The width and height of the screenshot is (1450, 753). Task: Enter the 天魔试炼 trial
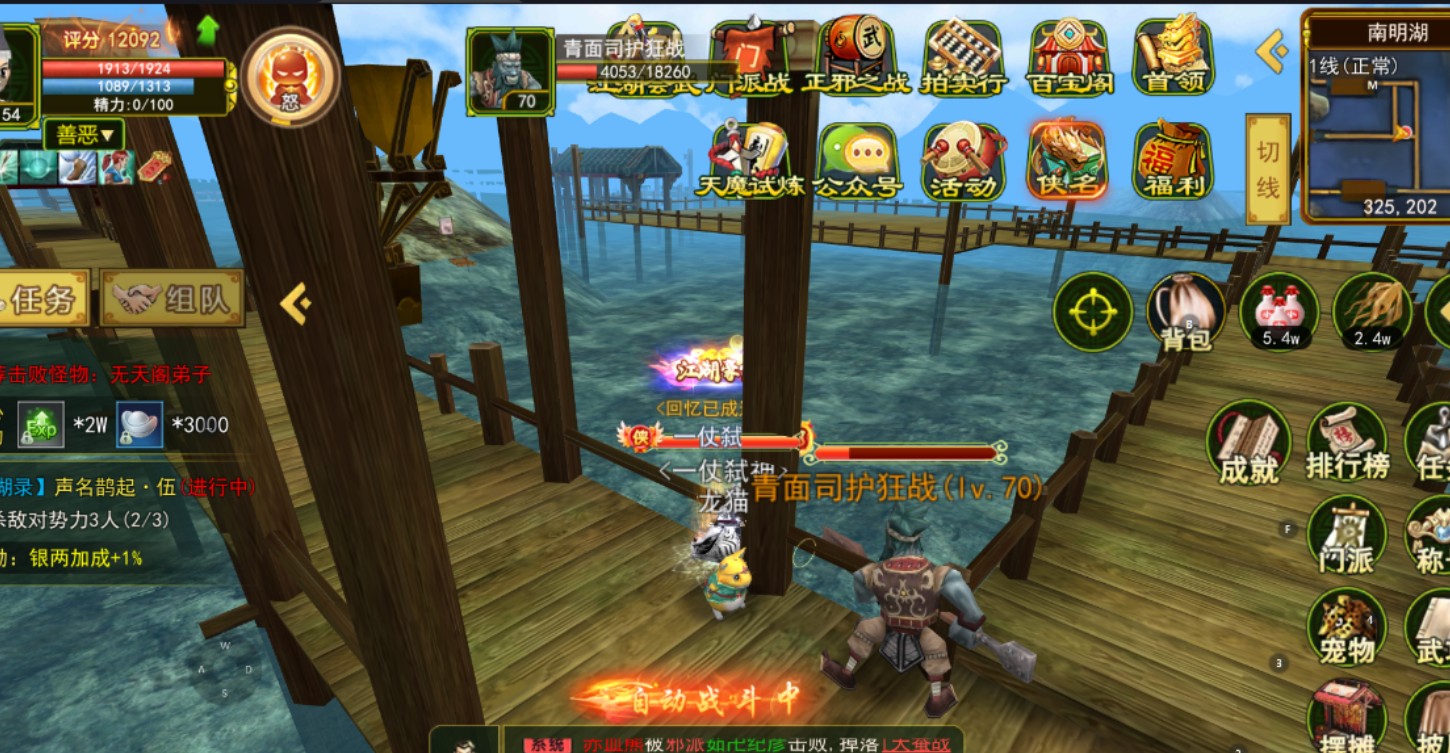[750, 160]
